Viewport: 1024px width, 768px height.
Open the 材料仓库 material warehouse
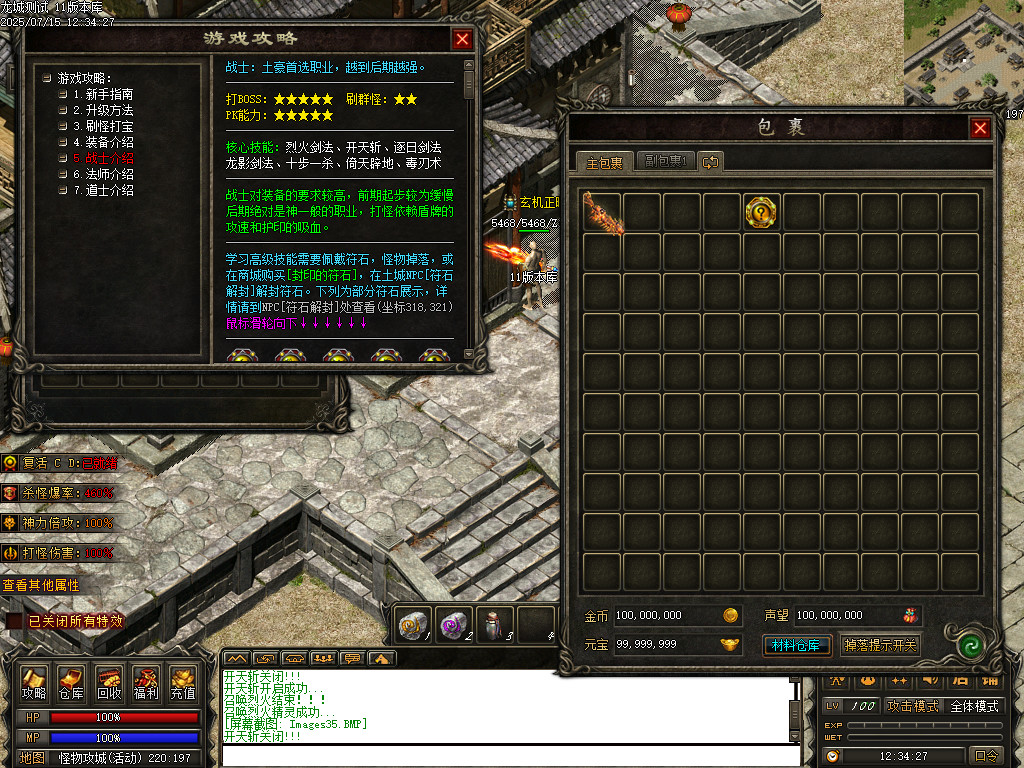coord(797,645)
